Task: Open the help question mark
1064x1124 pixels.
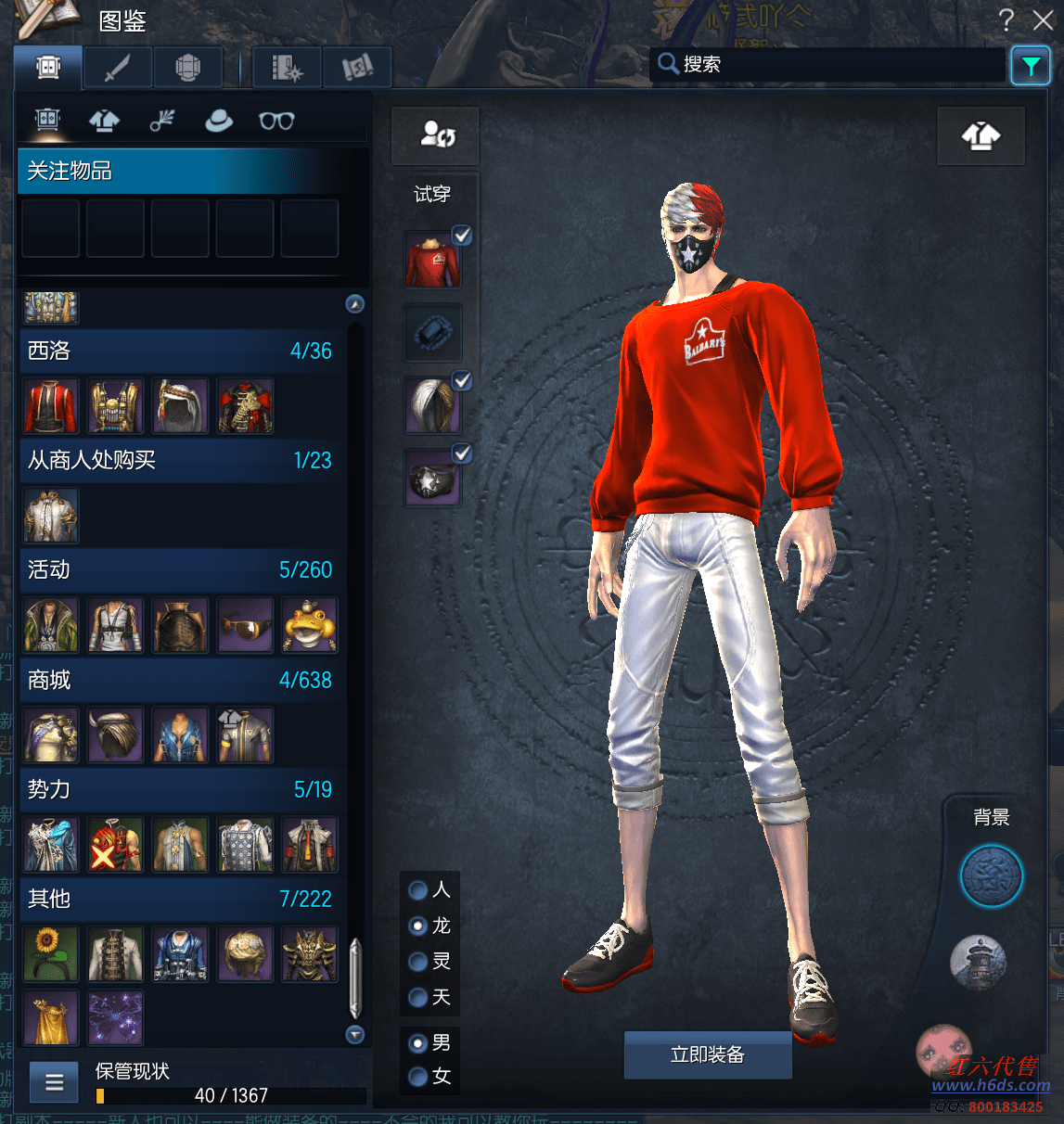Action: click(1006, 19)
